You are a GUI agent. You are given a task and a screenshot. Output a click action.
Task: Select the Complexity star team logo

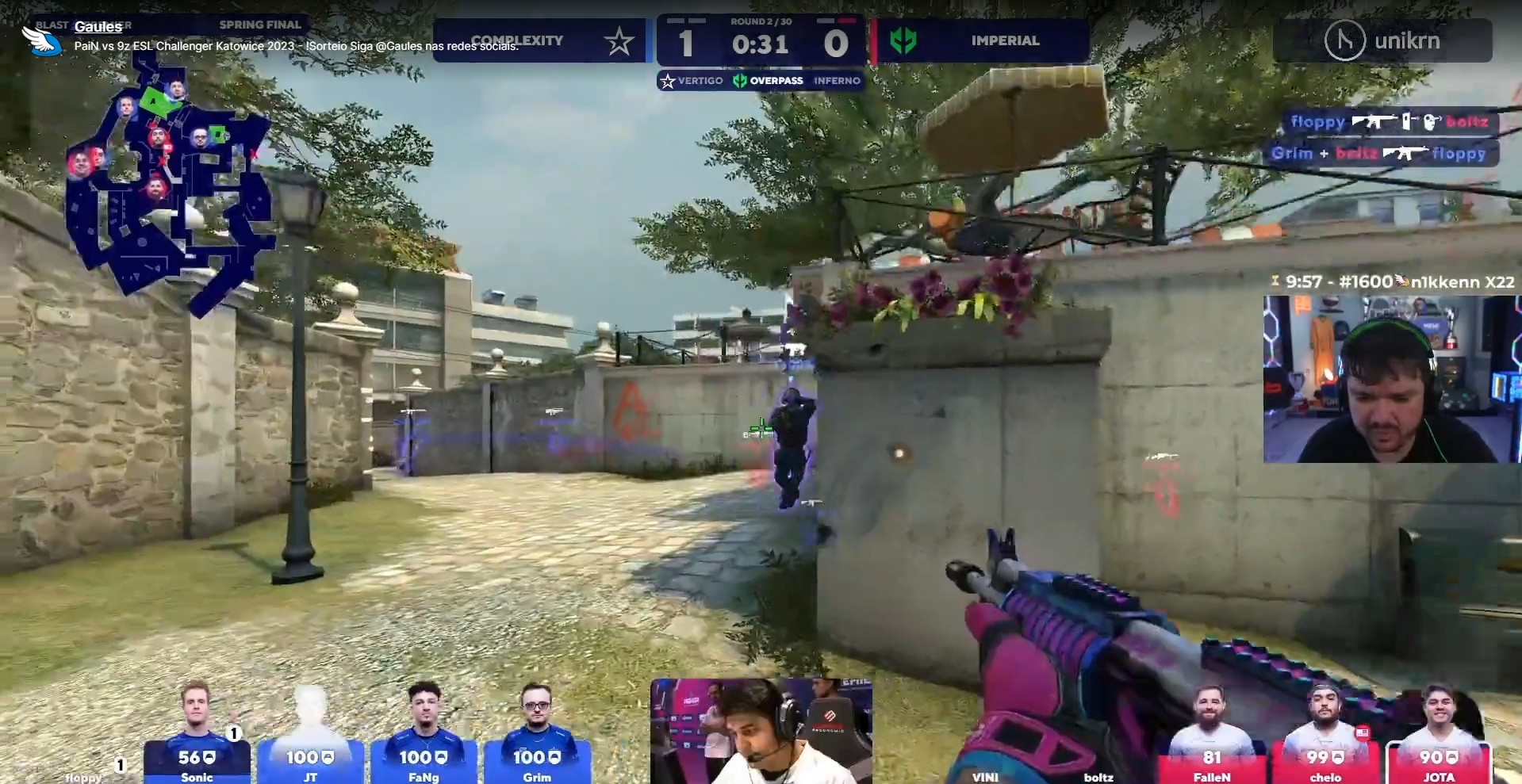(618, 40)
